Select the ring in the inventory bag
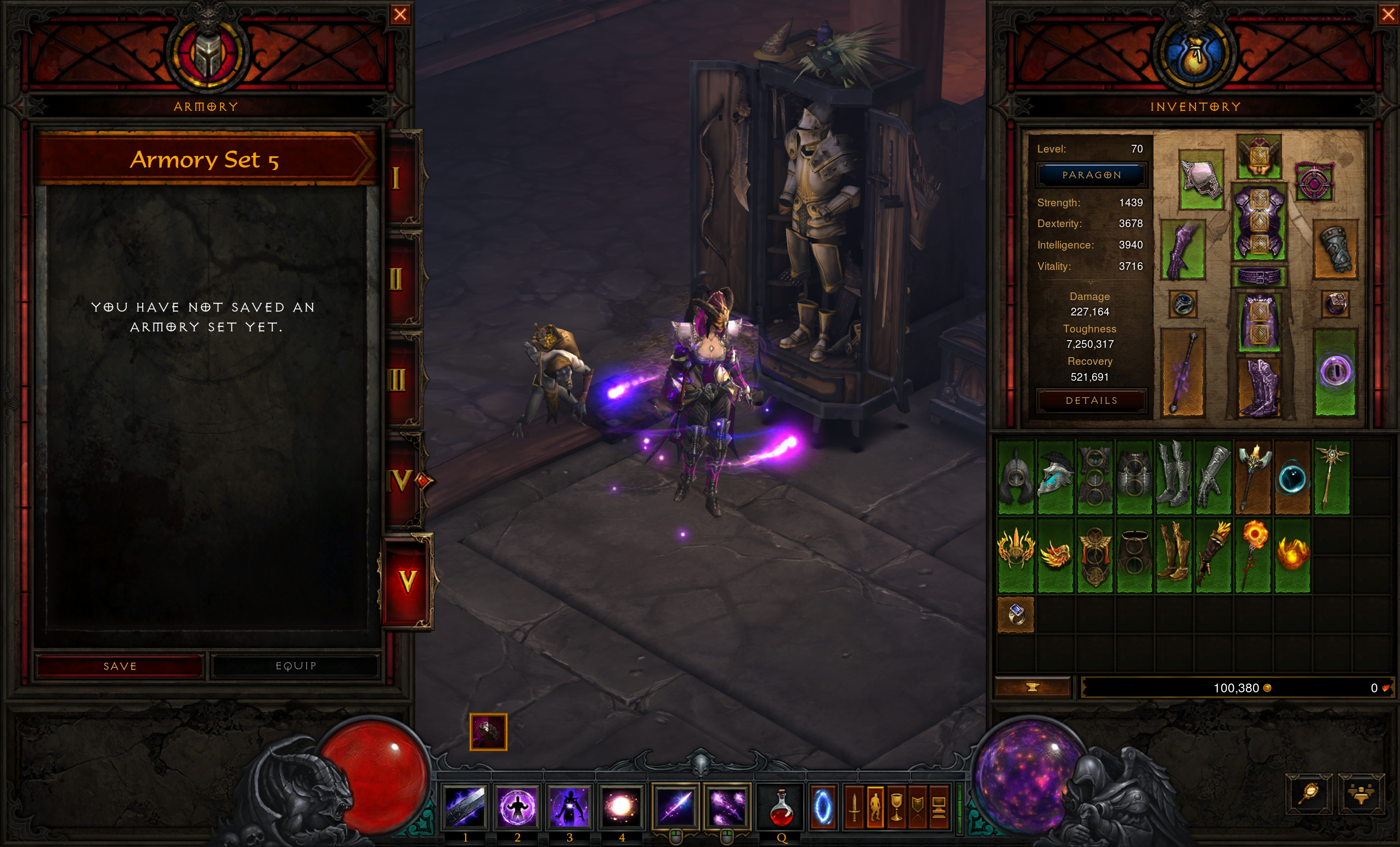The width and height of the screenshot is (1400, 847). coord(1016,614)
